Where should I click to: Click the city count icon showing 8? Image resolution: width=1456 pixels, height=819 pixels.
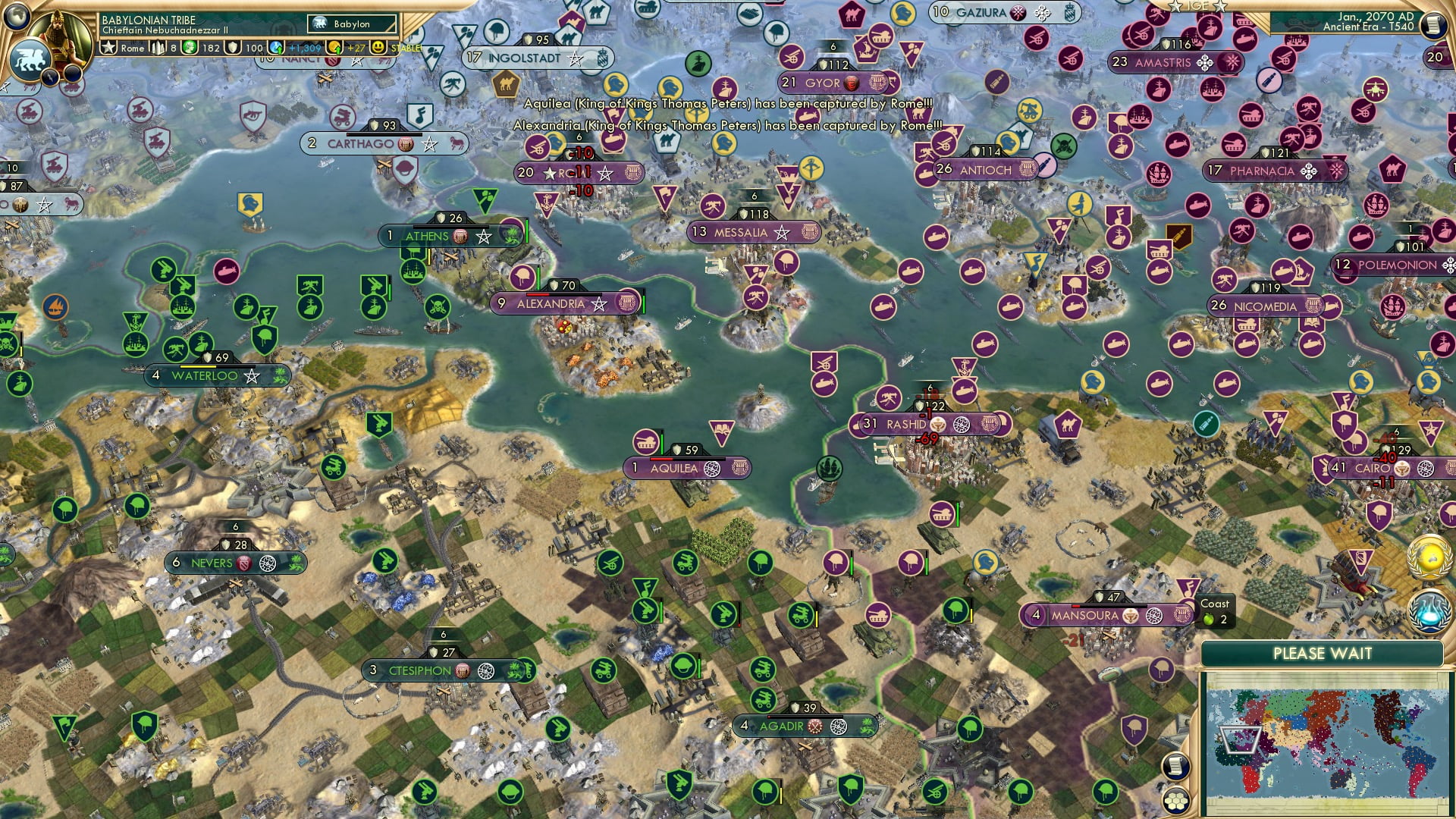158,48
